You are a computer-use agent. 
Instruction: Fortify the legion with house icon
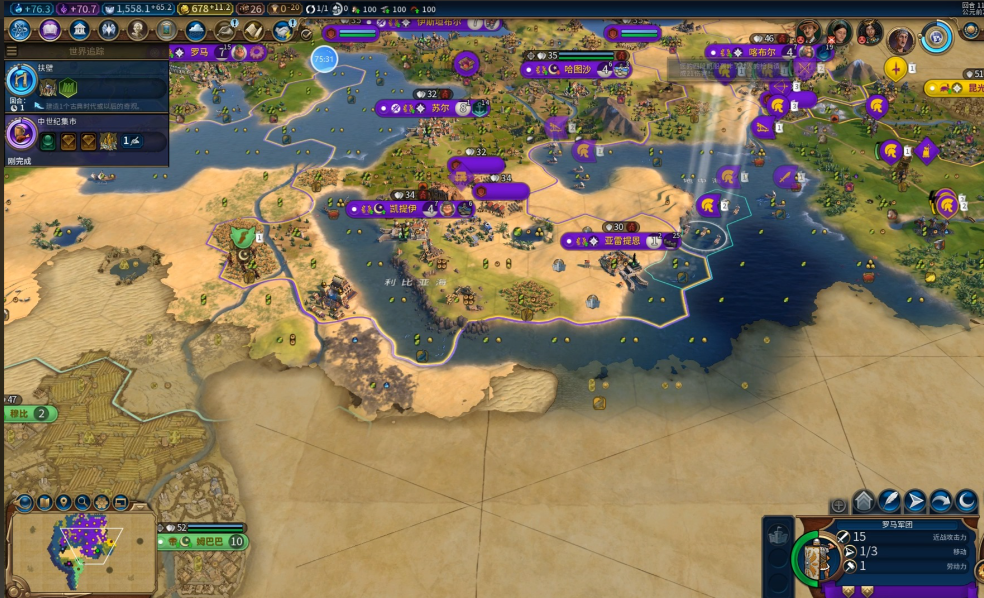point(863,502)
